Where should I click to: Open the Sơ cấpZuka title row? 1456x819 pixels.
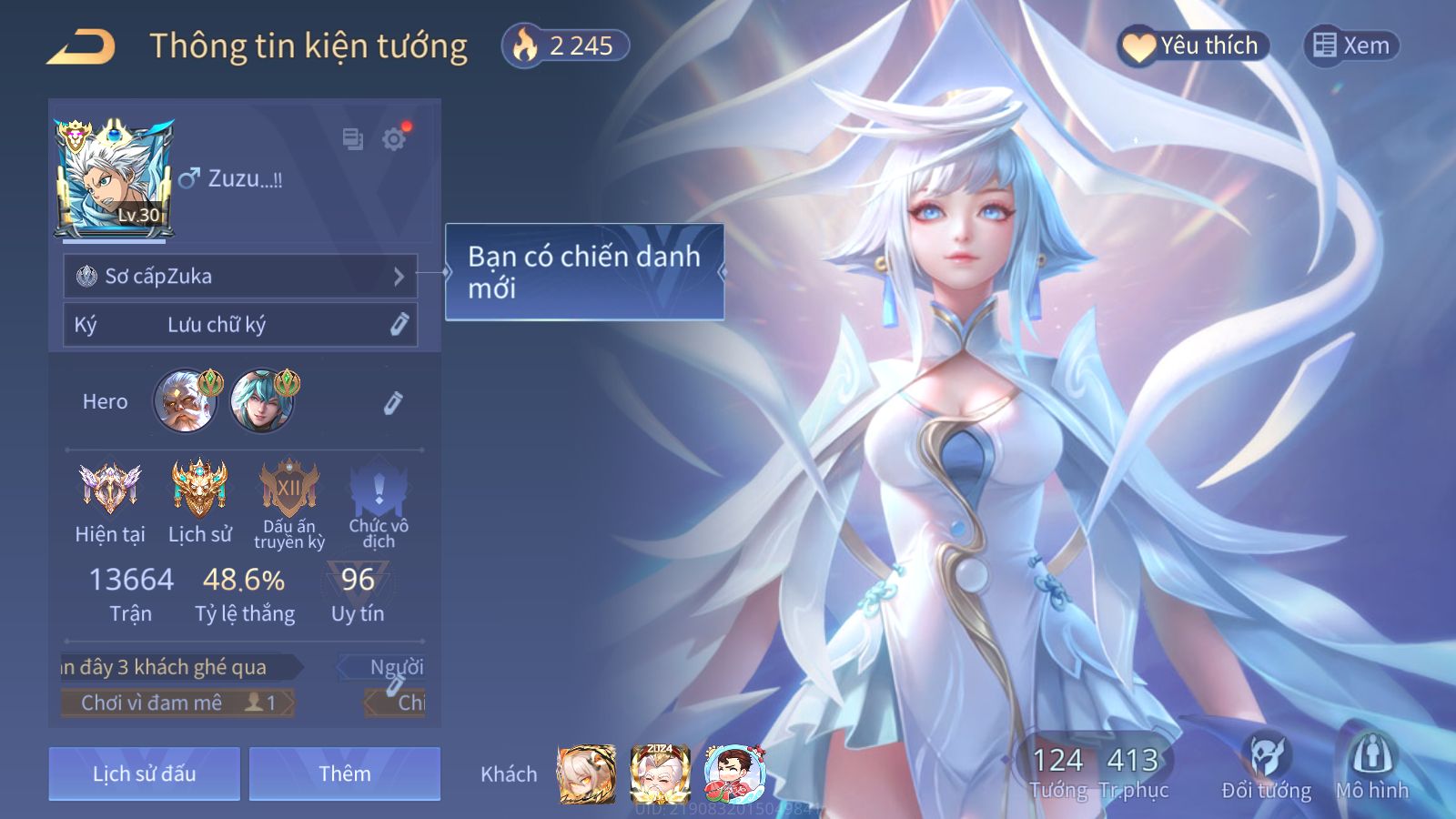240,276
